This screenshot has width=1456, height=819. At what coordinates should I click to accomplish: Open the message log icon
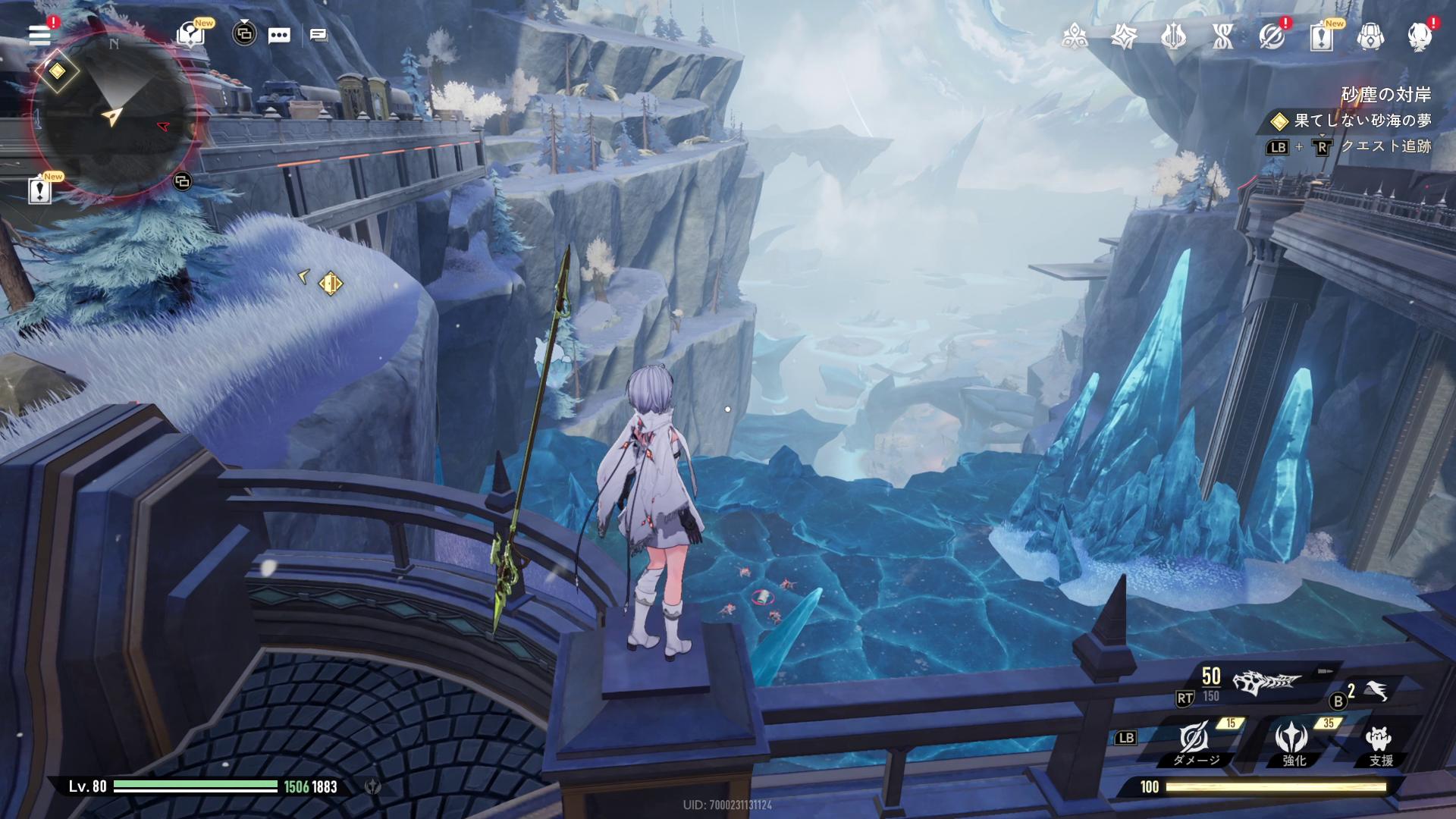click(x=318, y=36)
